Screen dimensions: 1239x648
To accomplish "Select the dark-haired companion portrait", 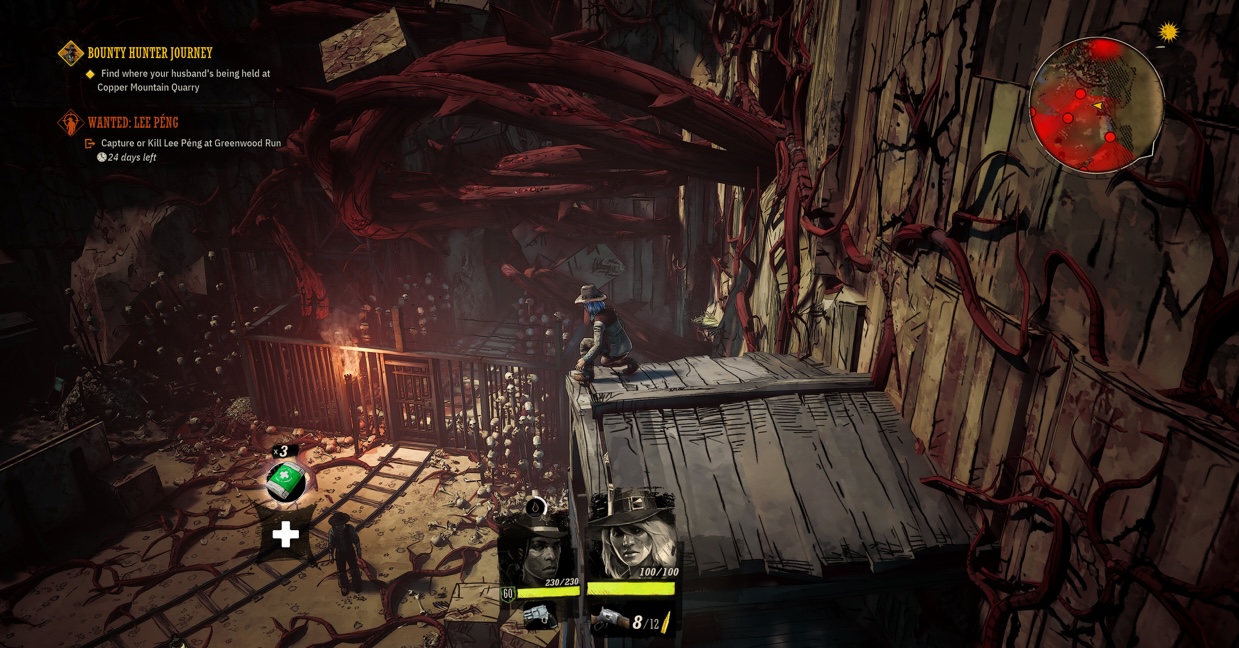I will 536,549.
